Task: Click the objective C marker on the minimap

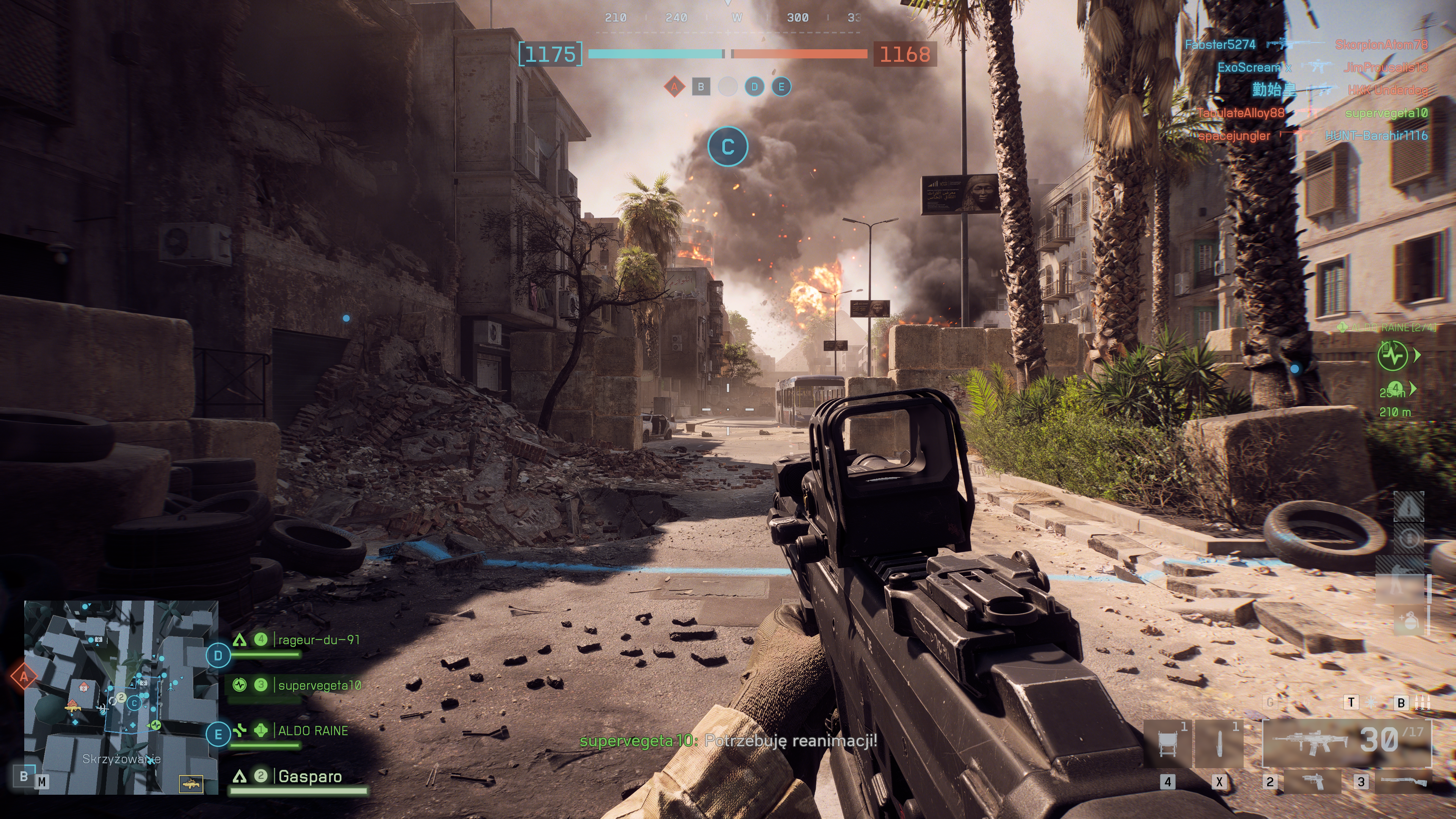Action: click(x=134, y=703)
